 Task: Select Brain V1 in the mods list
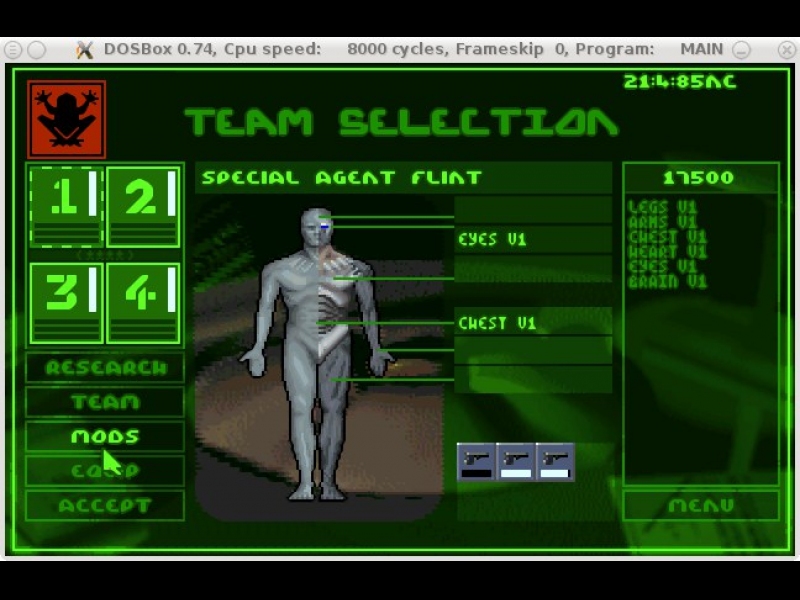(667, 282)
